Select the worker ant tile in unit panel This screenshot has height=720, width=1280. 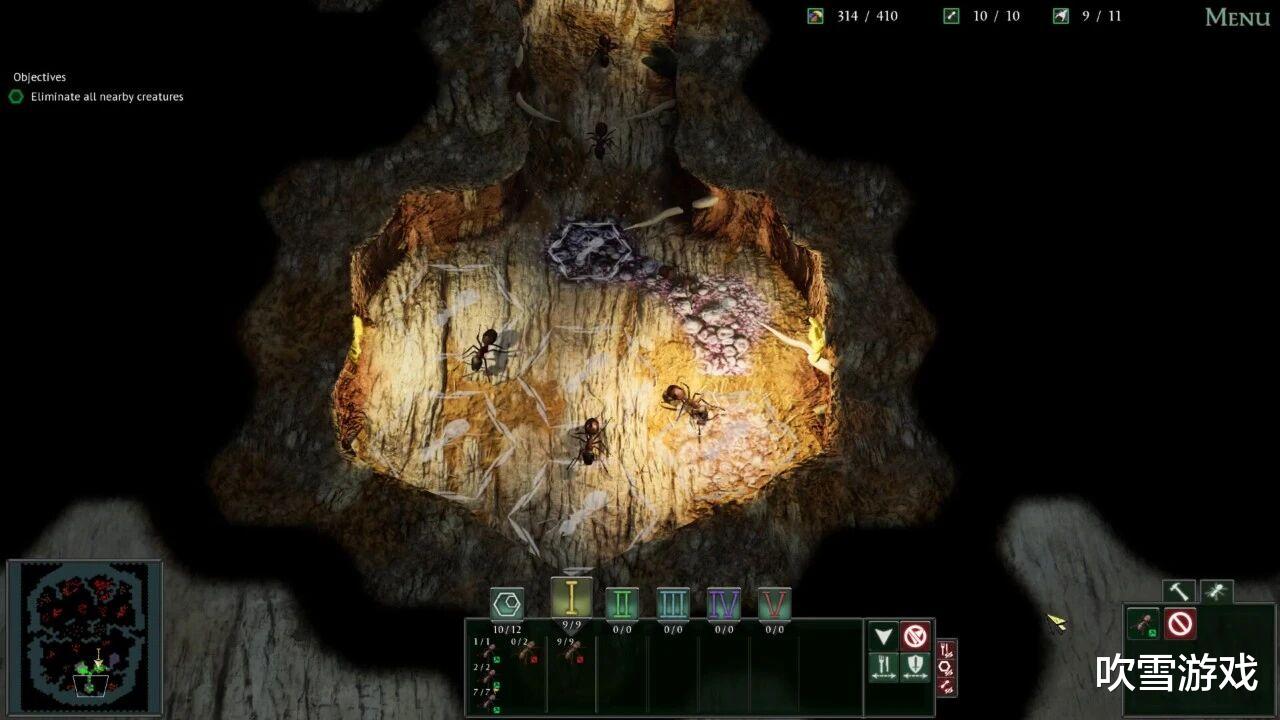(x=1143, y=625)
